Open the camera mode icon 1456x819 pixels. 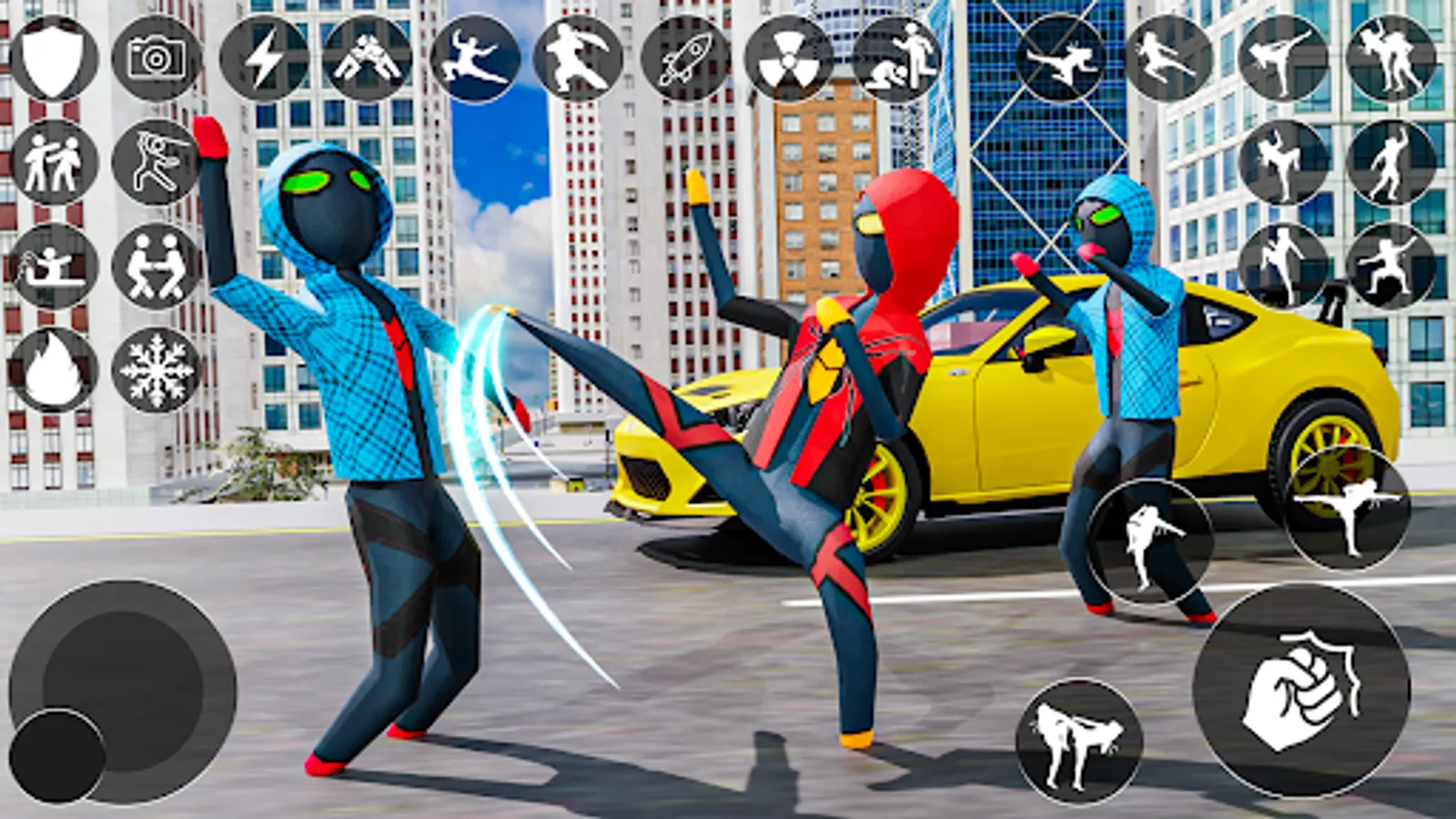point(155,59)
